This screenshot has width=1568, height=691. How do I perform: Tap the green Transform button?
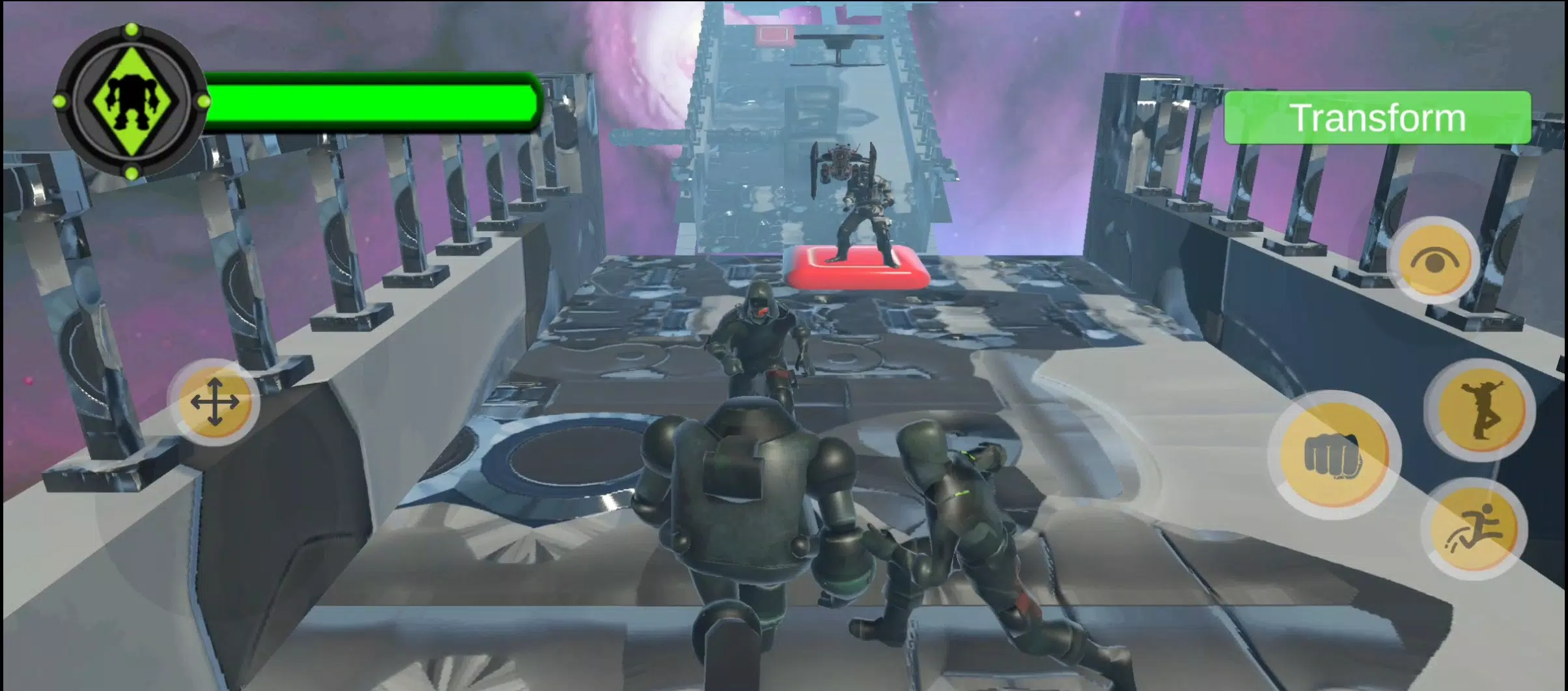pos(1377,118)
